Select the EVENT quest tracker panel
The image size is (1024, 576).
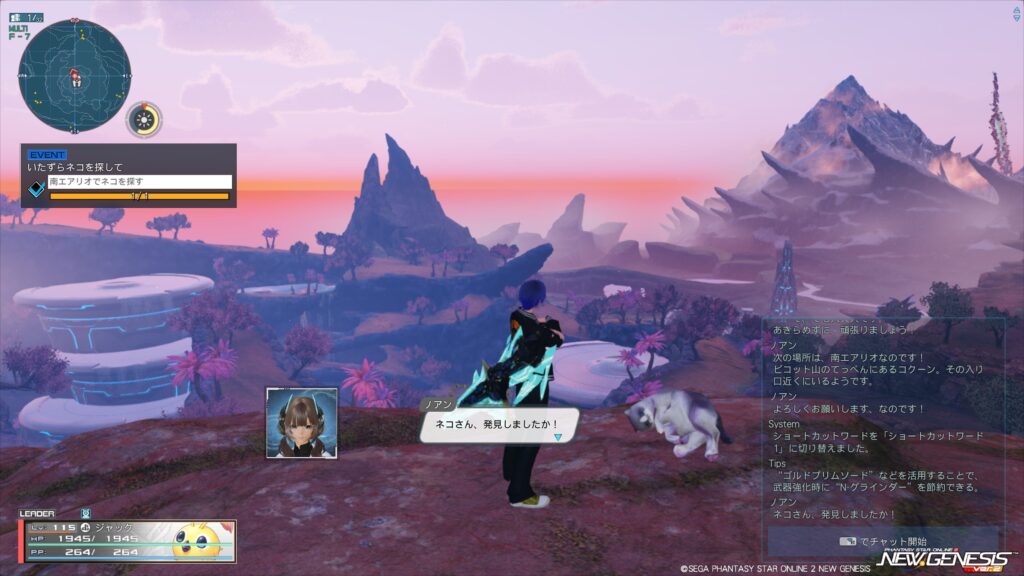(x=129, y=174)
